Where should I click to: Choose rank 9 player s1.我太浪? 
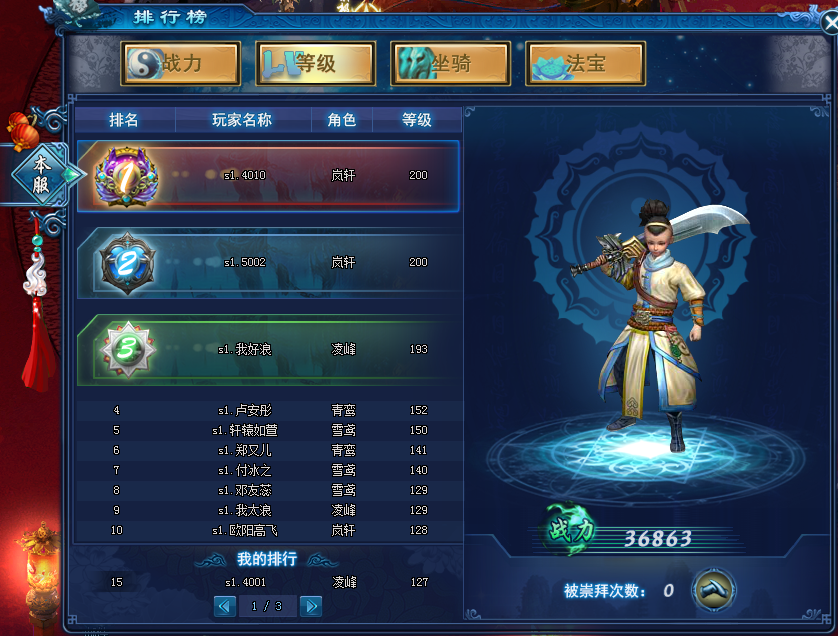pos(268,511)
